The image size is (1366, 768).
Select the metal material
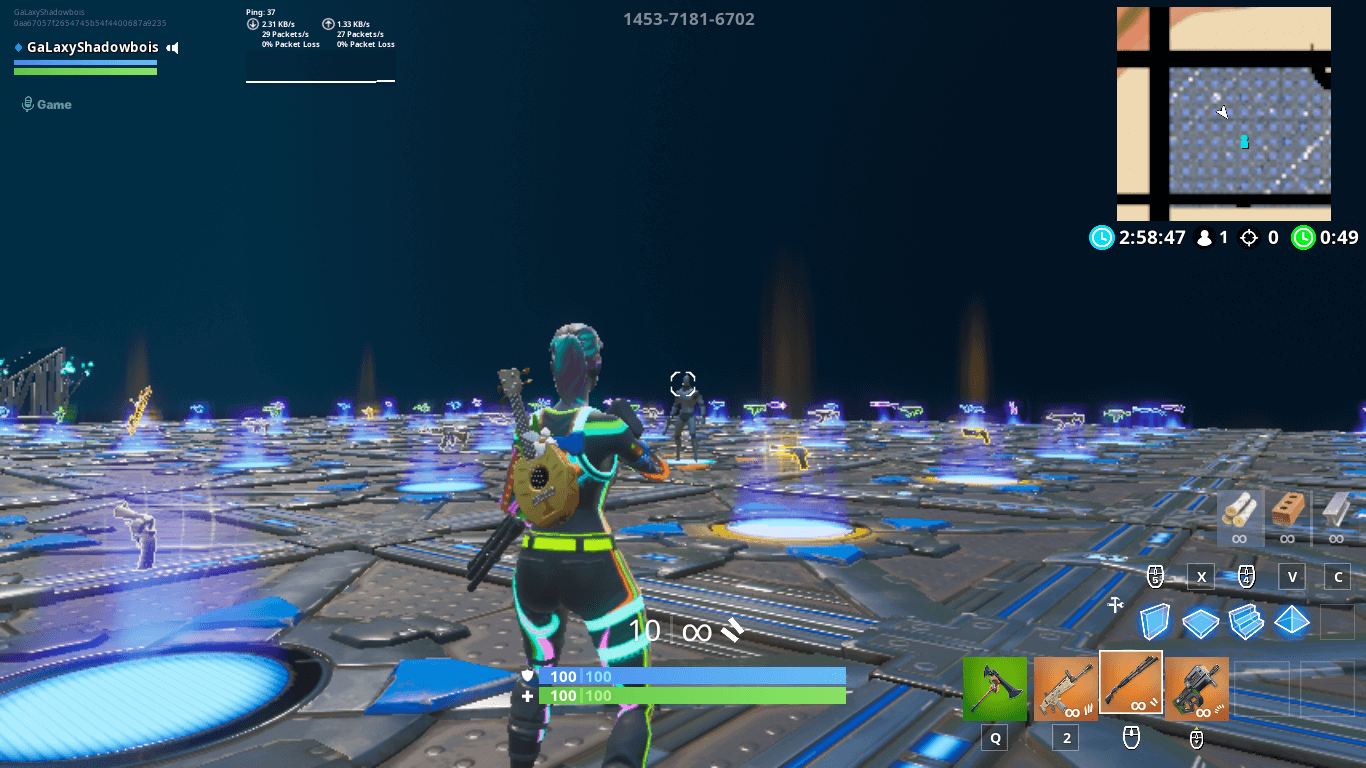point(1336,518)
